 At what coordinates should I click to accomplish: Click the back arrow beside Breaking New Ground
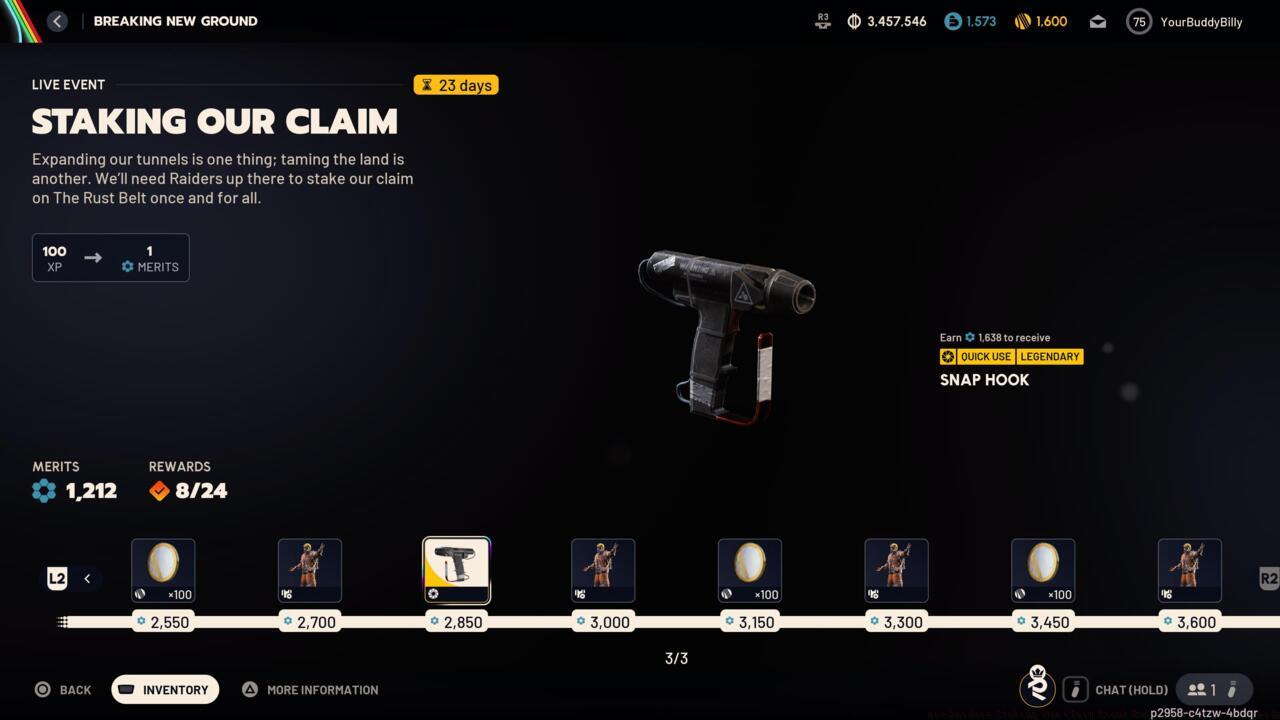tap(57, 20)
